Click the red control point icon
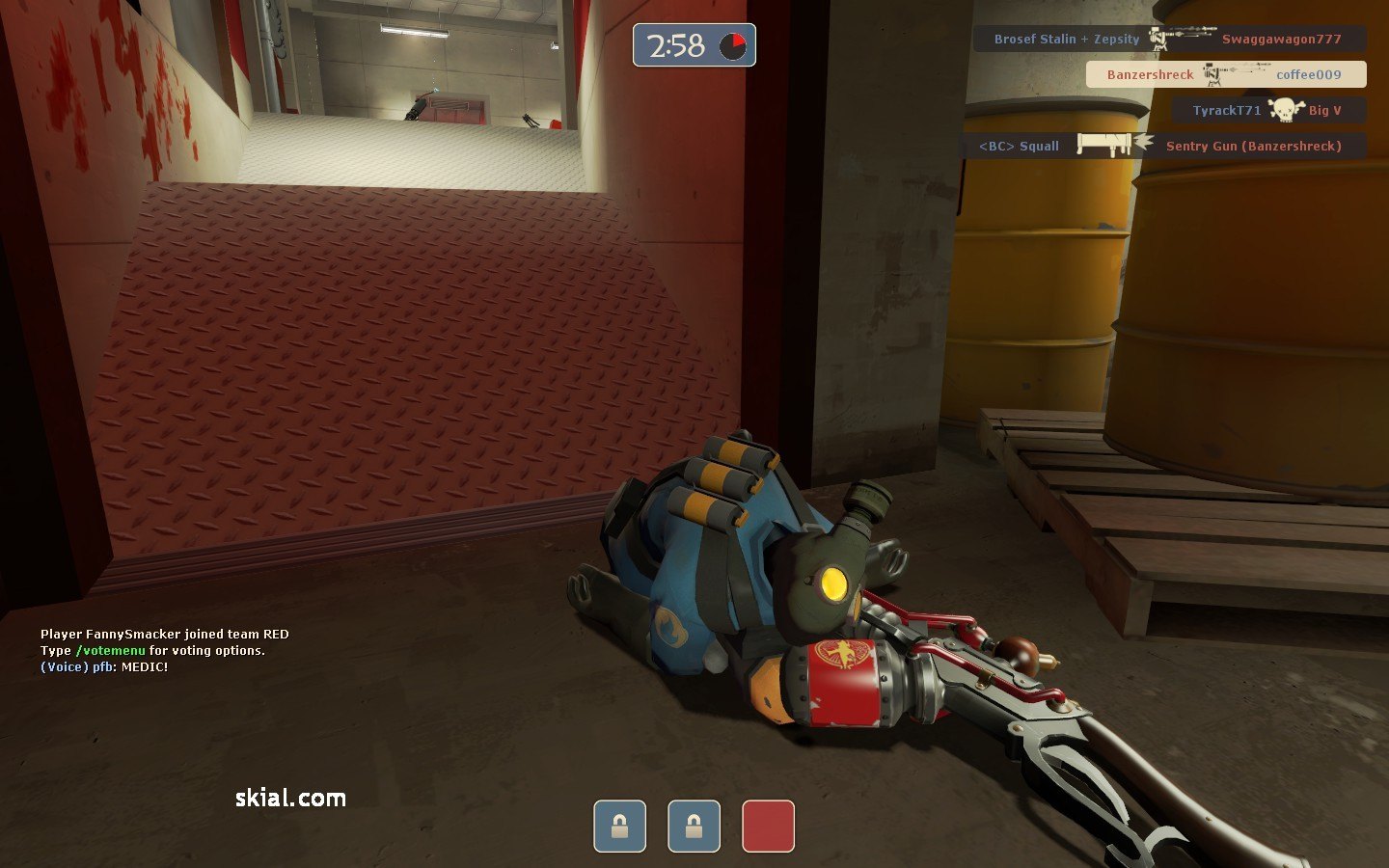The height and width of the screenshot is (868, 1389). pos(768,827)
